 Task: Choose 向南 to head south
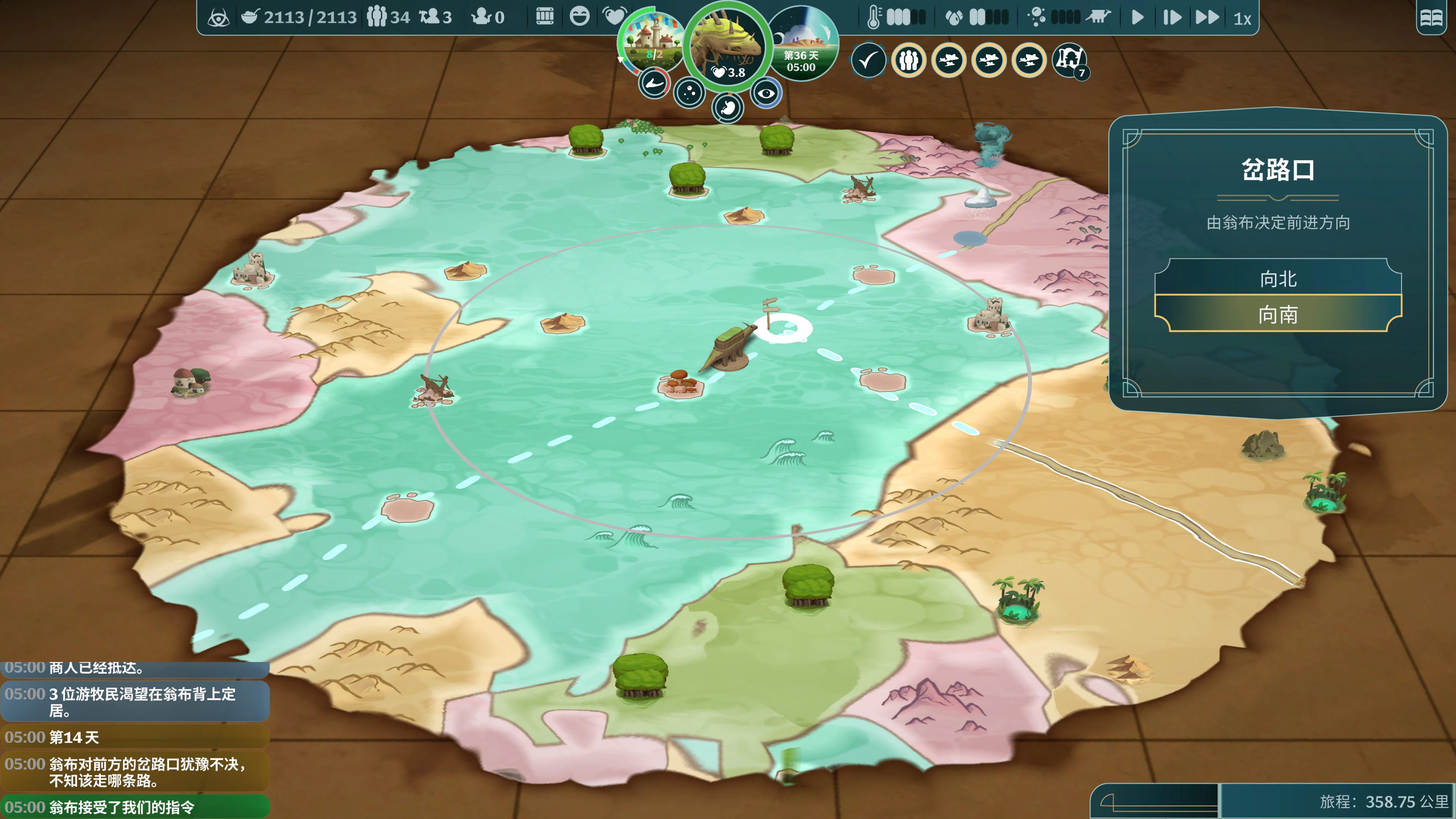(1278, 316)
